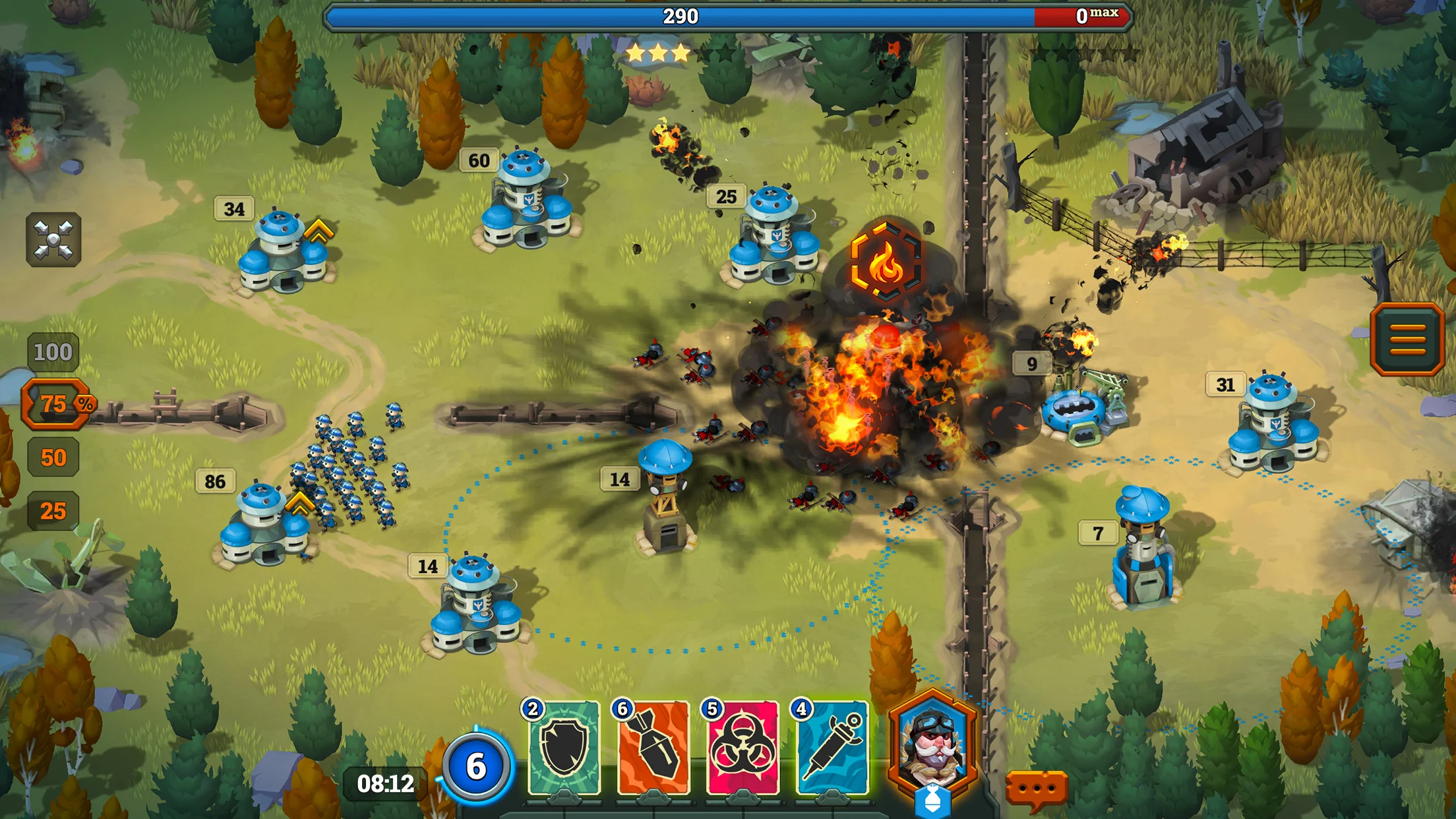Pick the syringe ability card
The height and width of the screenshot is (819, 1456).
[832, 748]
